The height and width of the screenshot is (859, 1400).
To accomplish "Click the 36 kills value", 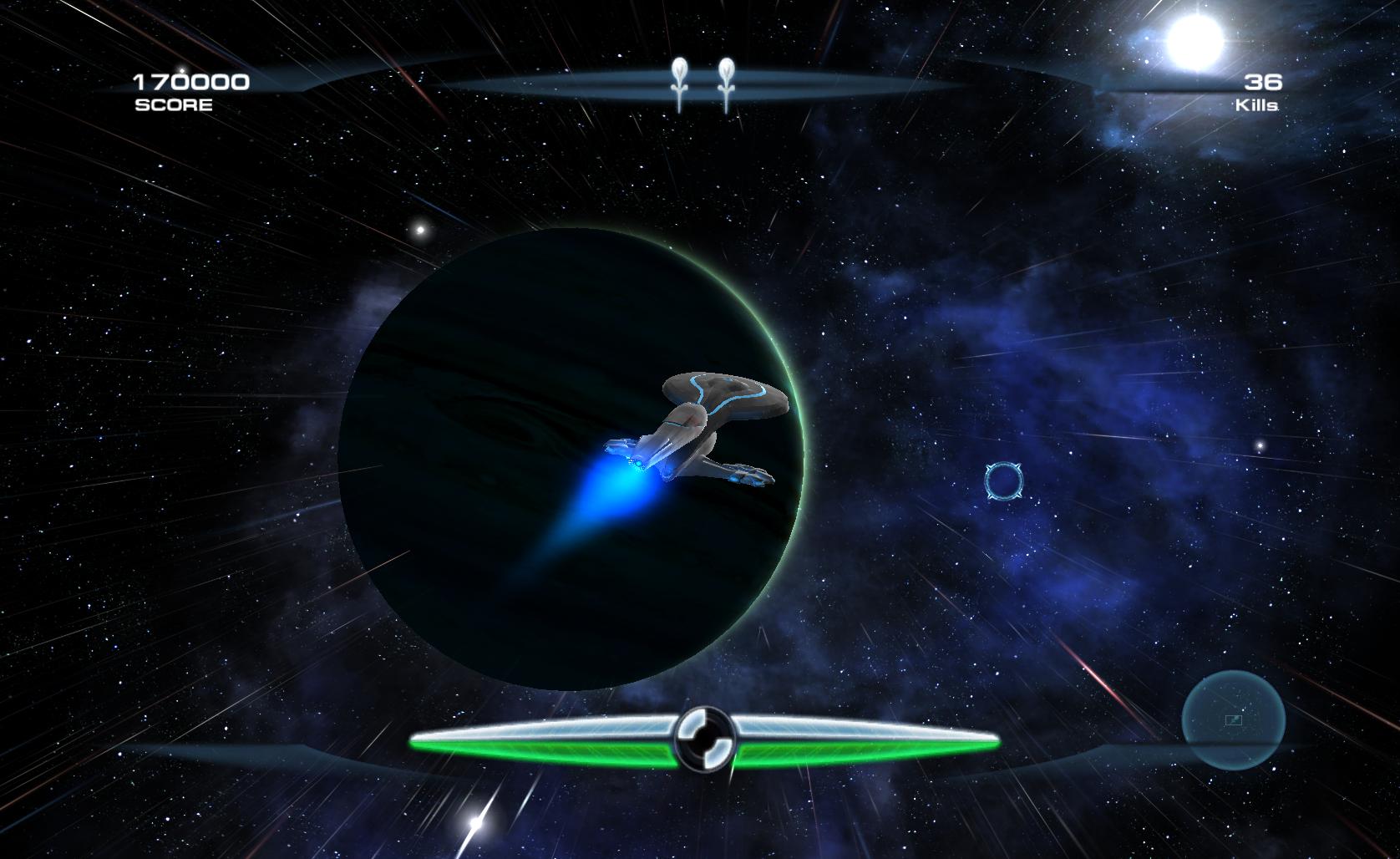I will pyautogui.click(x=1264, y=80).
